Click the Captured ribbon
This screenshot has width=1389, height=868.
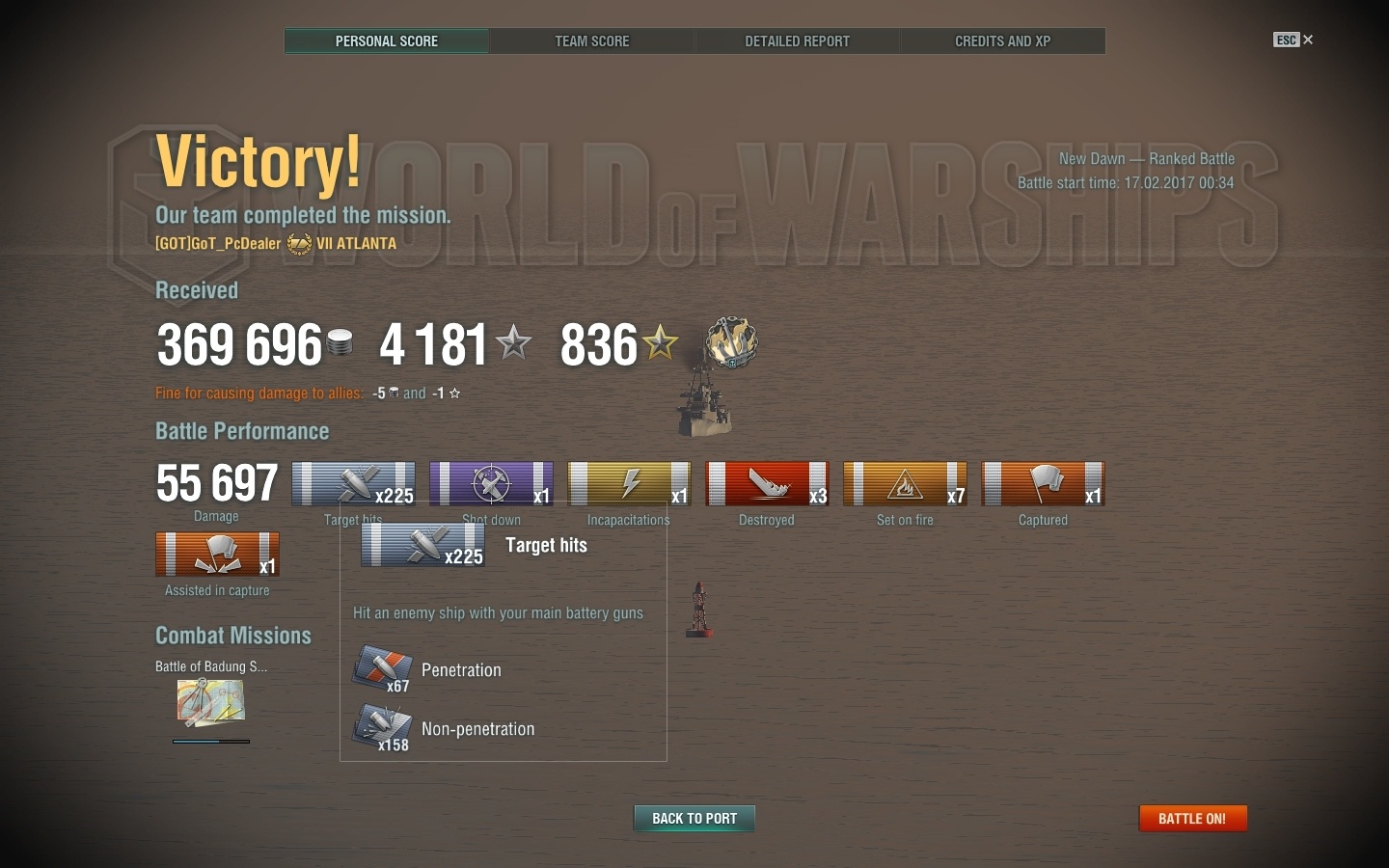[x=1043, y=483]
